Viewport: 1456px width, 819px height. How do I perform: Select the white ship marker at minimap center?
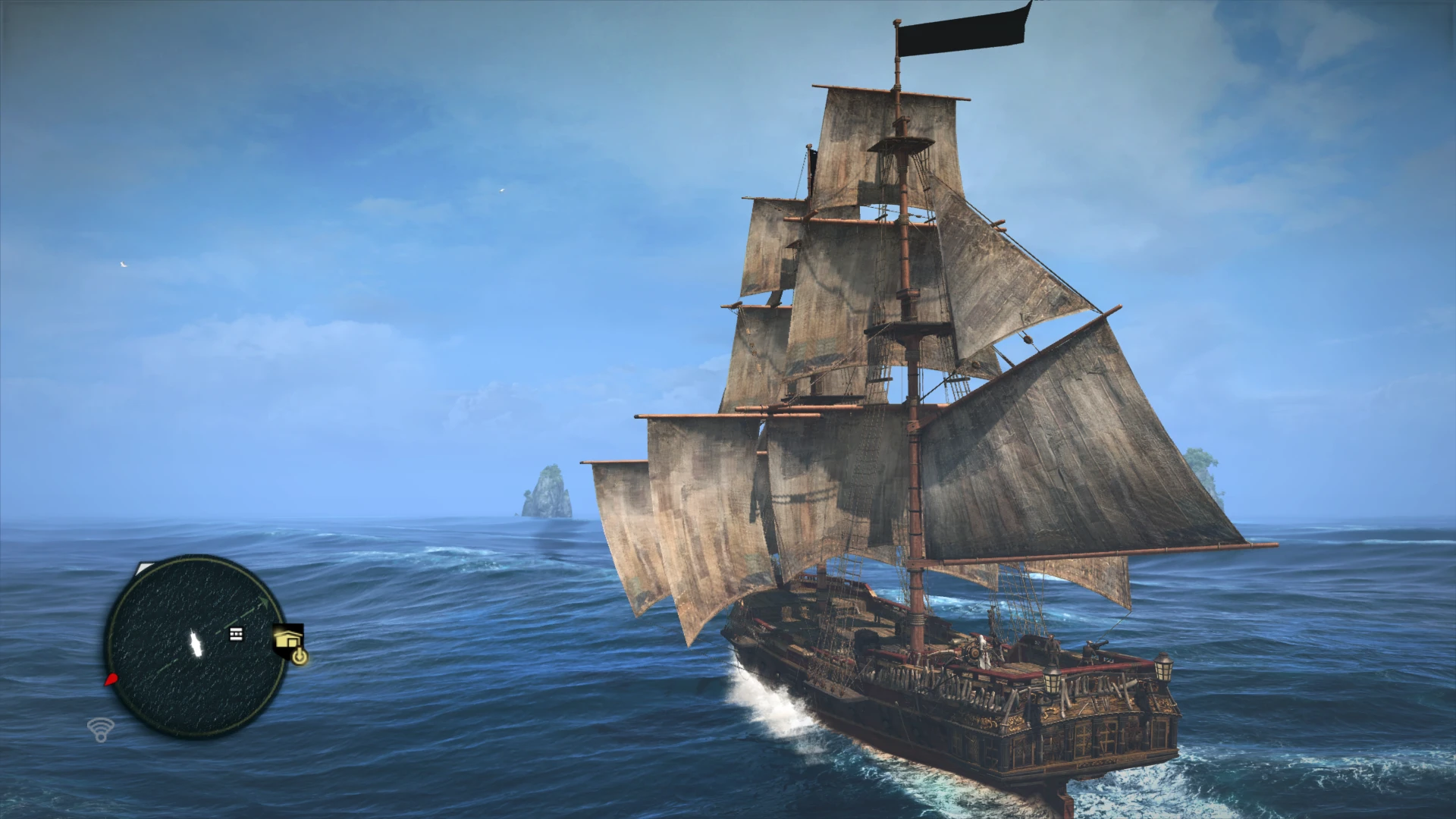coord(196,644)
